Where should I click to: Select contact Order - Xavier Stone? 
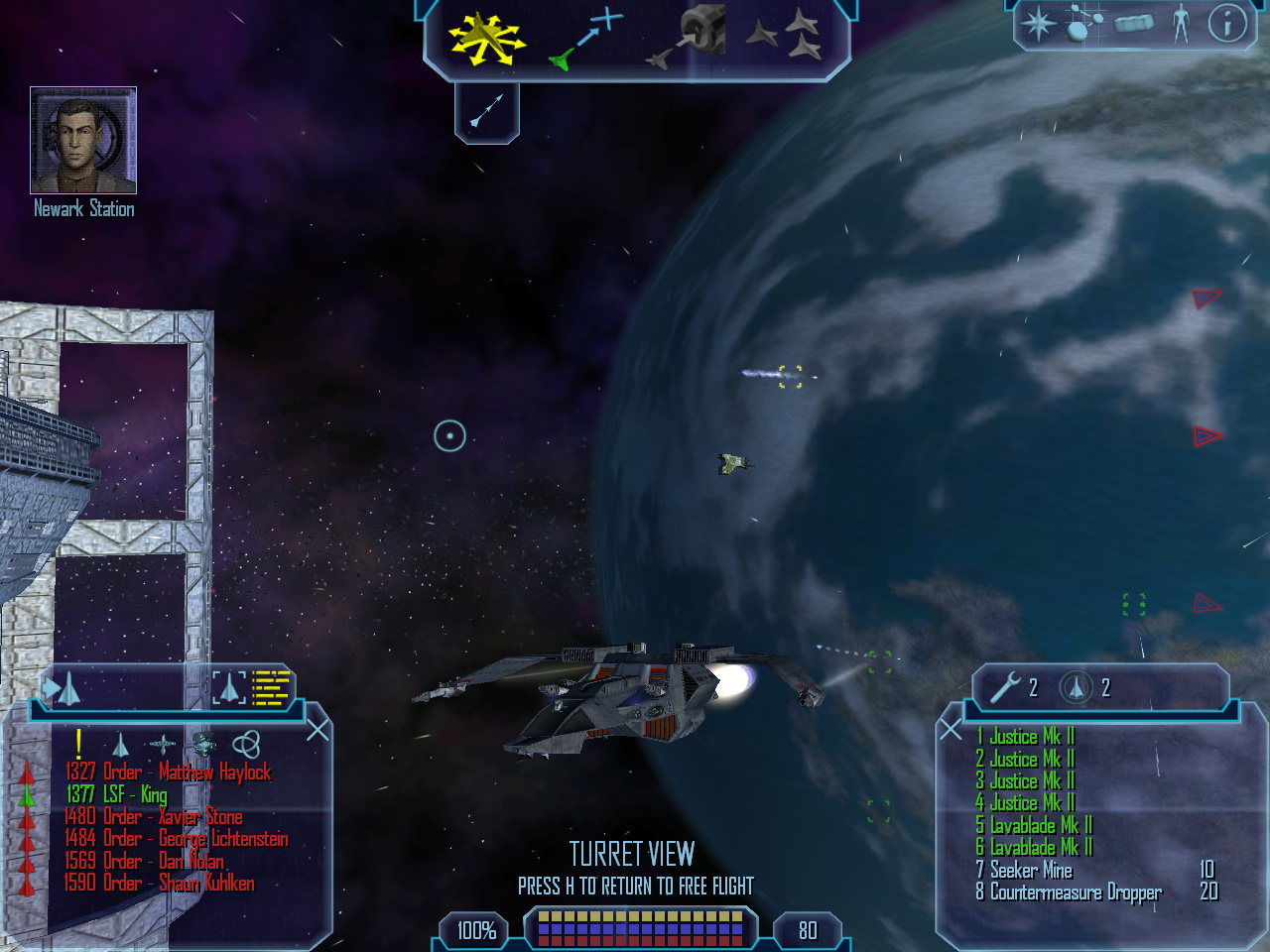[x=153, y=817]
